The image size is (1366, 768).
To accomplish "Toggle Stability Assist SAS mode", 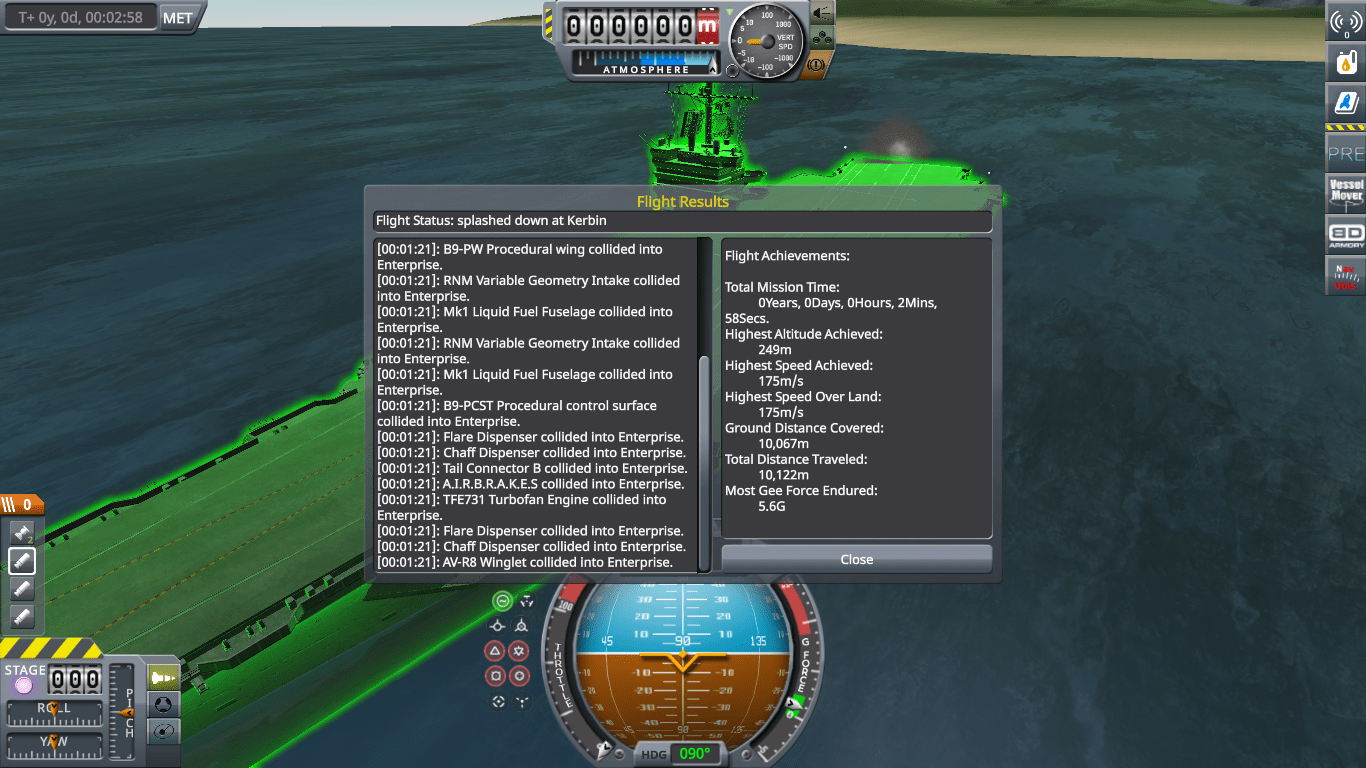I will (502, 601).
